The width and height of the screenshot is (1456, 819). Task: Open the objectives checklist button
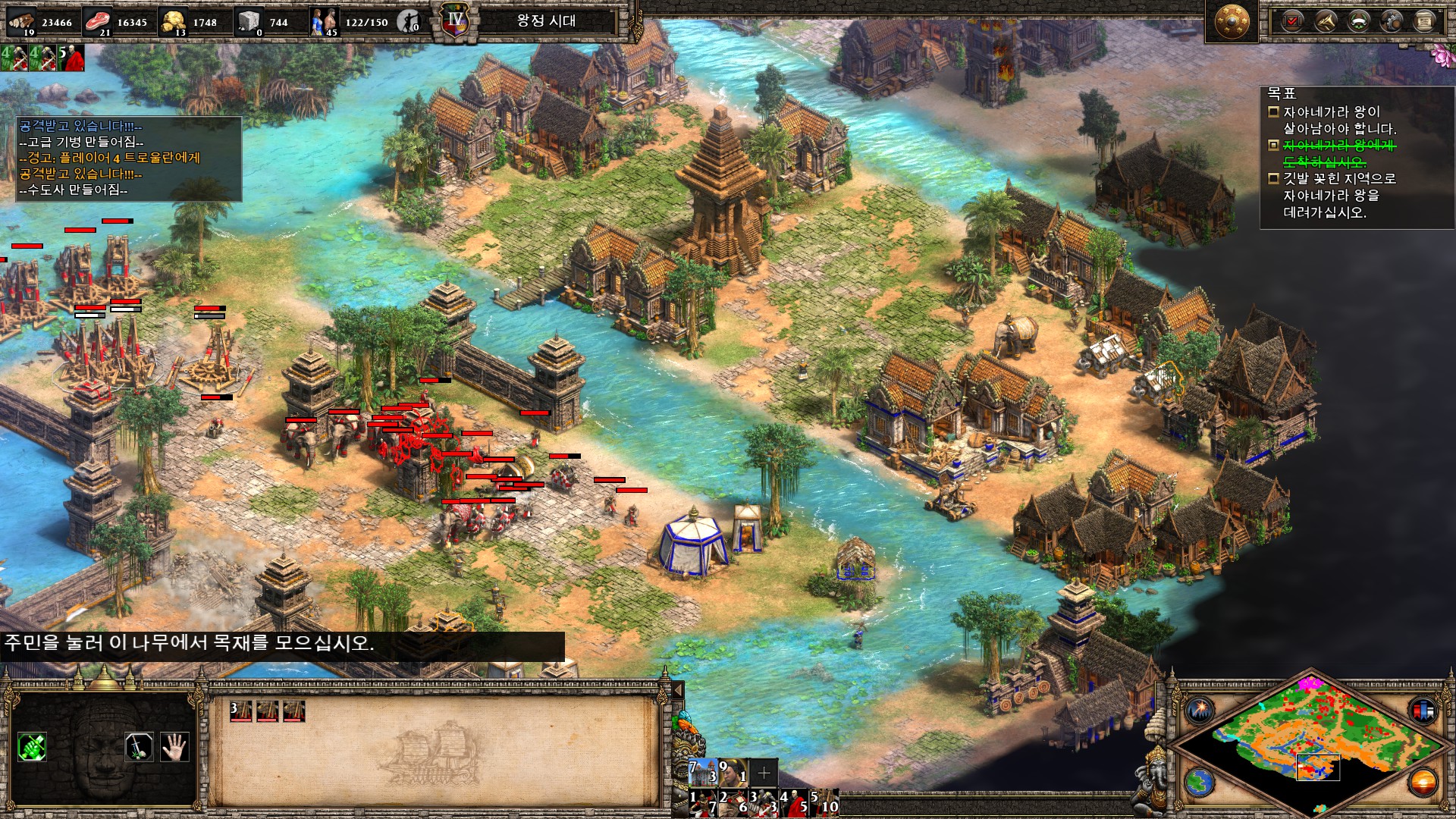pos(1291,20)
